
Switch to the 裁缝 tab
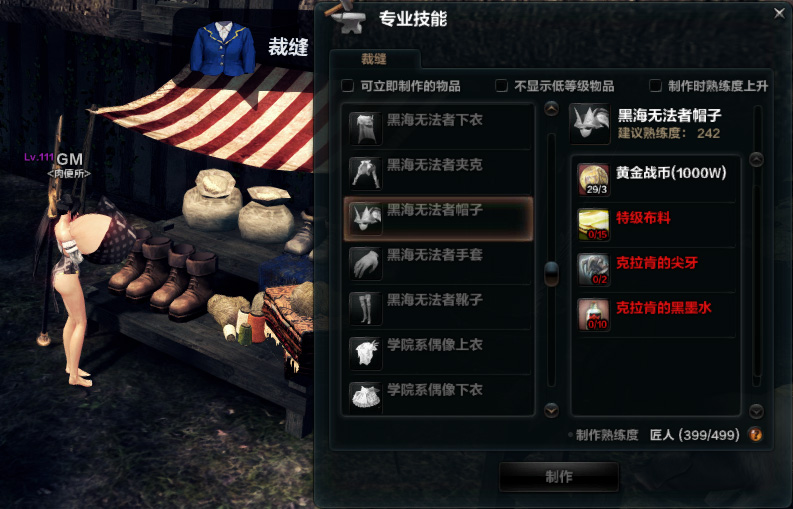tap(374, 59)
